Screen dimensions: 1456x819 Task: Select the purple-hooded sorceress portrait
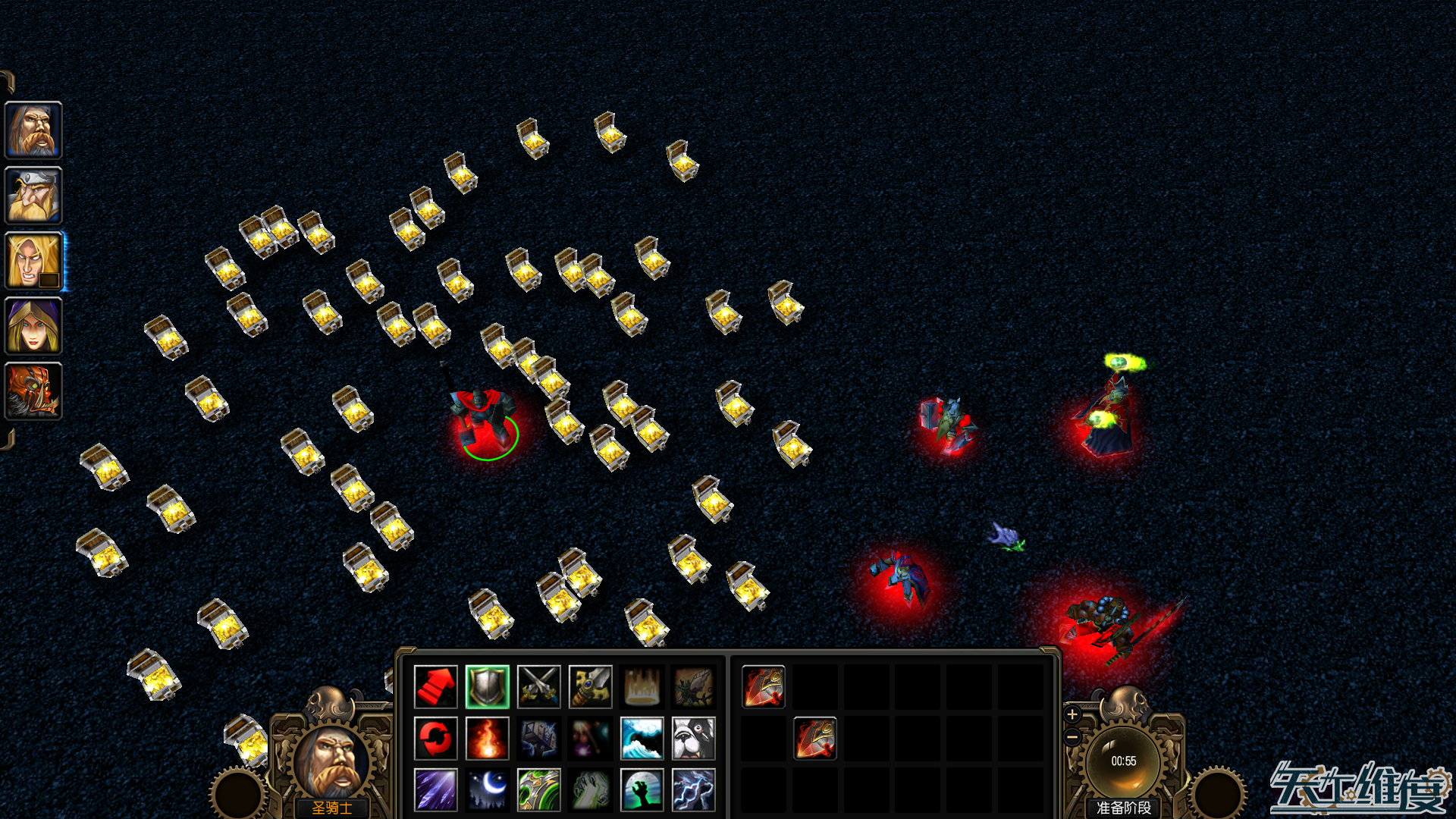[33, 326]
